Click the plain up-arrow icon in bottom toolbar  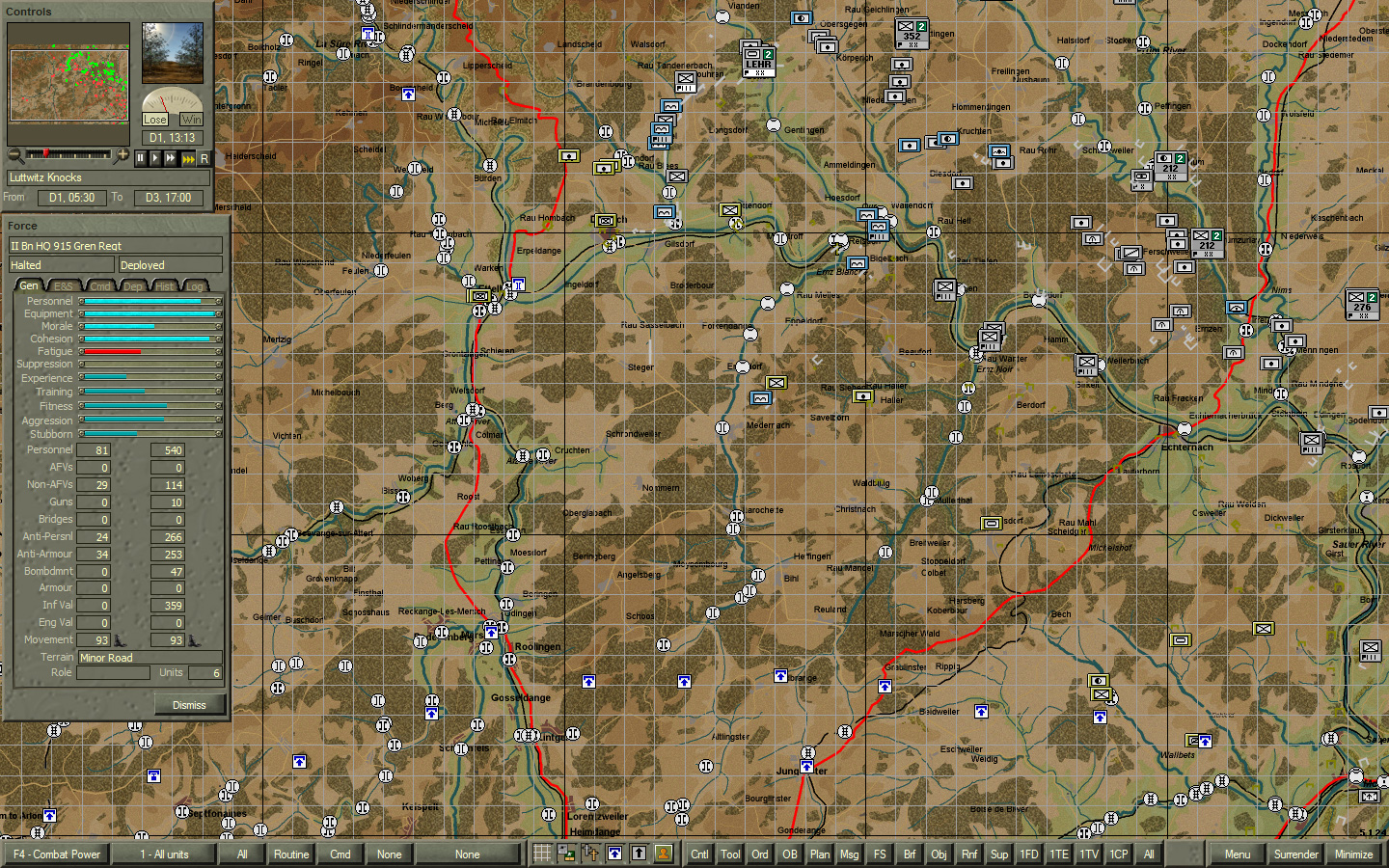639,854
